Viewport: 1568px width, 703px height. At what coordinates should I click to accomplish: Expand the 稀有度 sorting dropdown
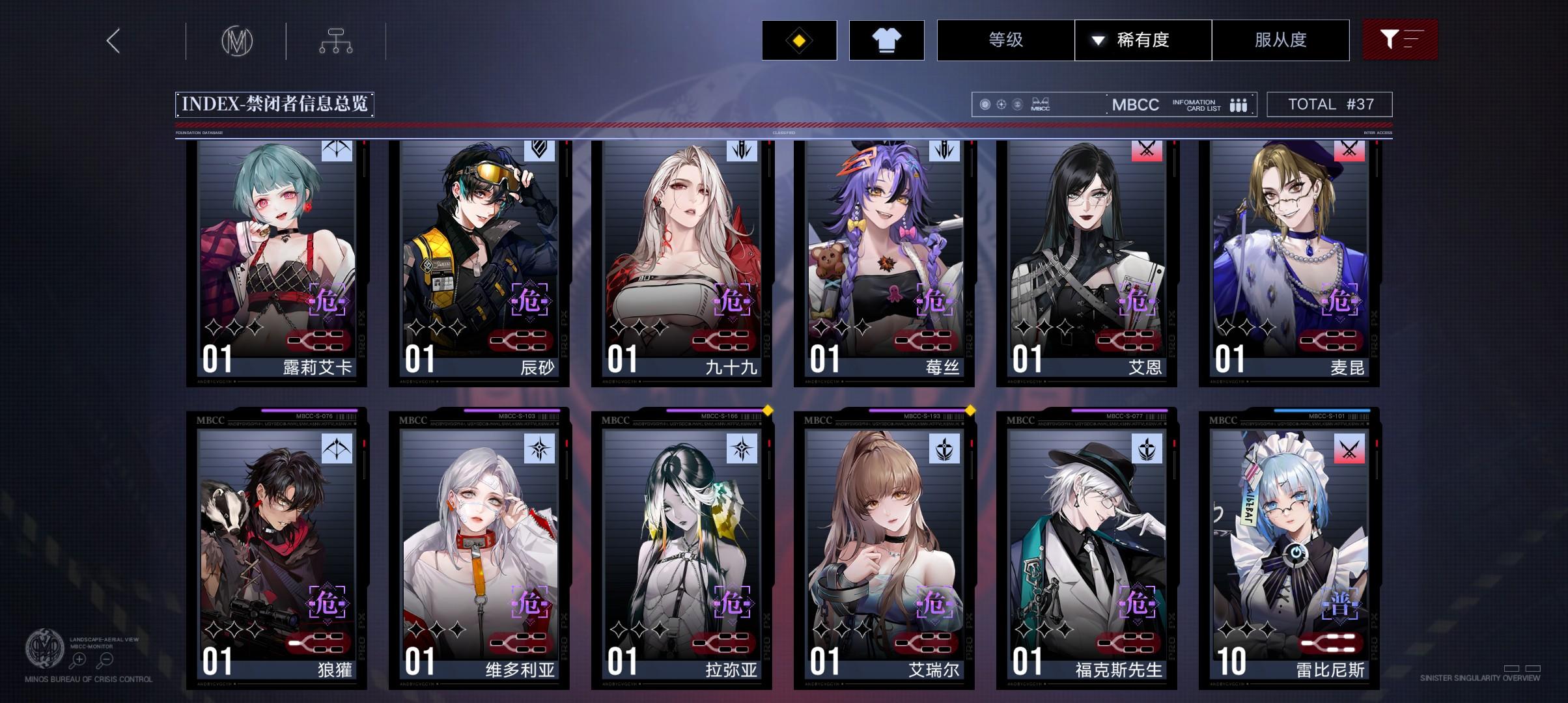pos(1143,40)
